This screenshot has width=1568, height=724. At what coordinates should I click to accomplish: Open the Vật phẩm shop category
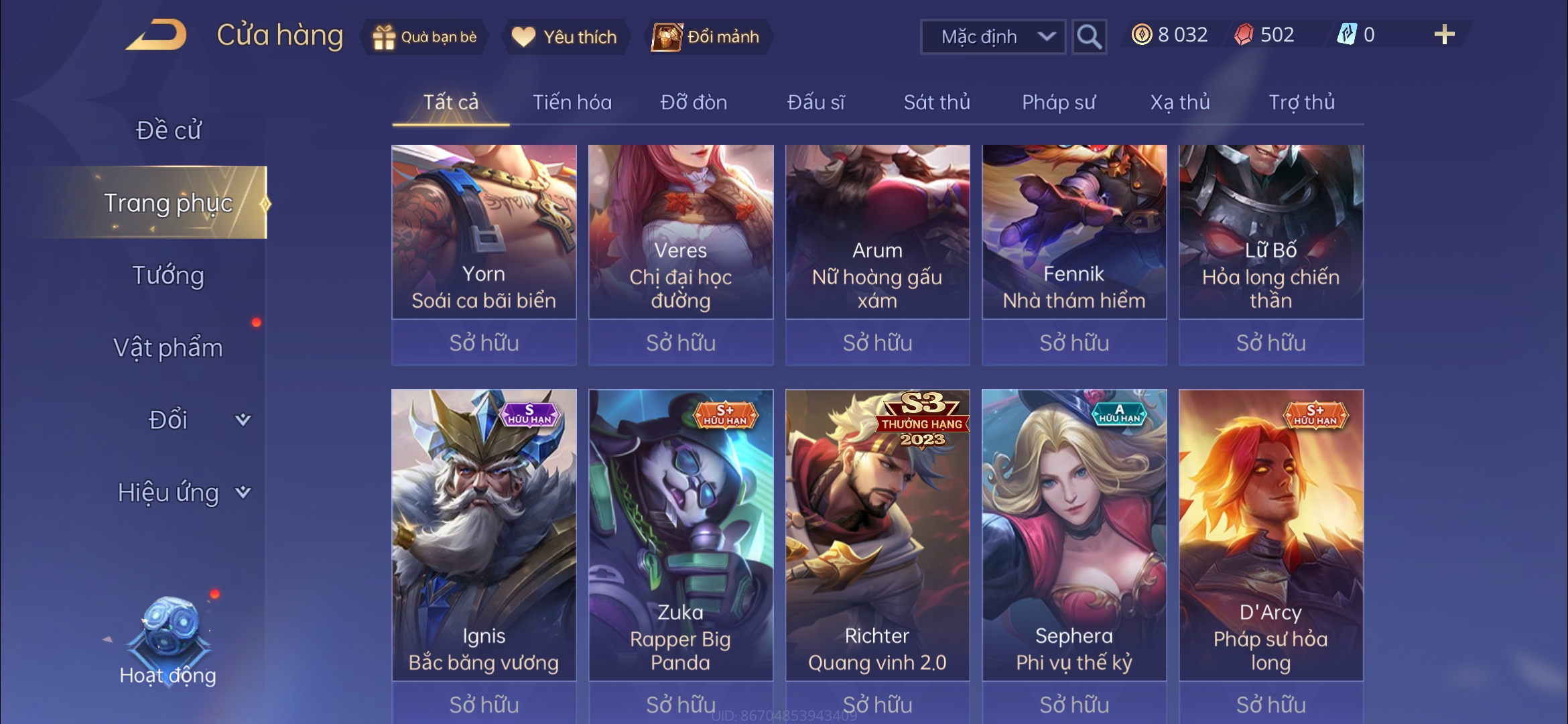tap(168, 348)
